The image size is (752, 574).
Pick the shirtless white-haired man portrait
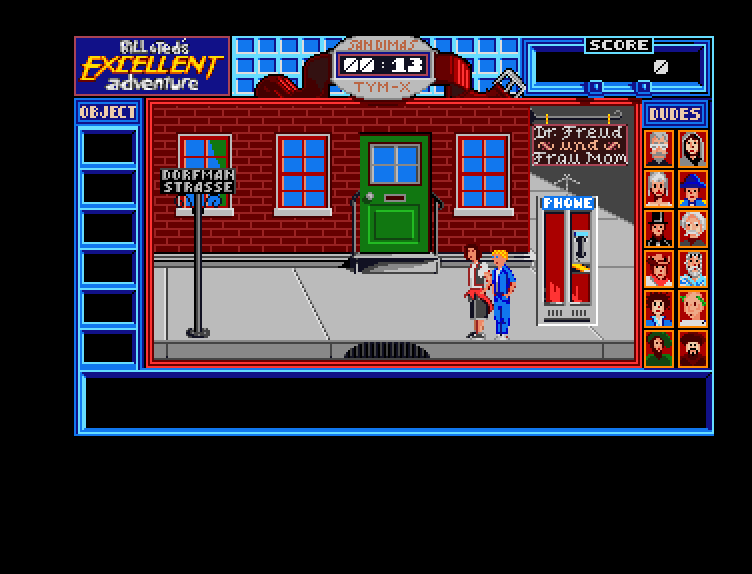[658, 188]
